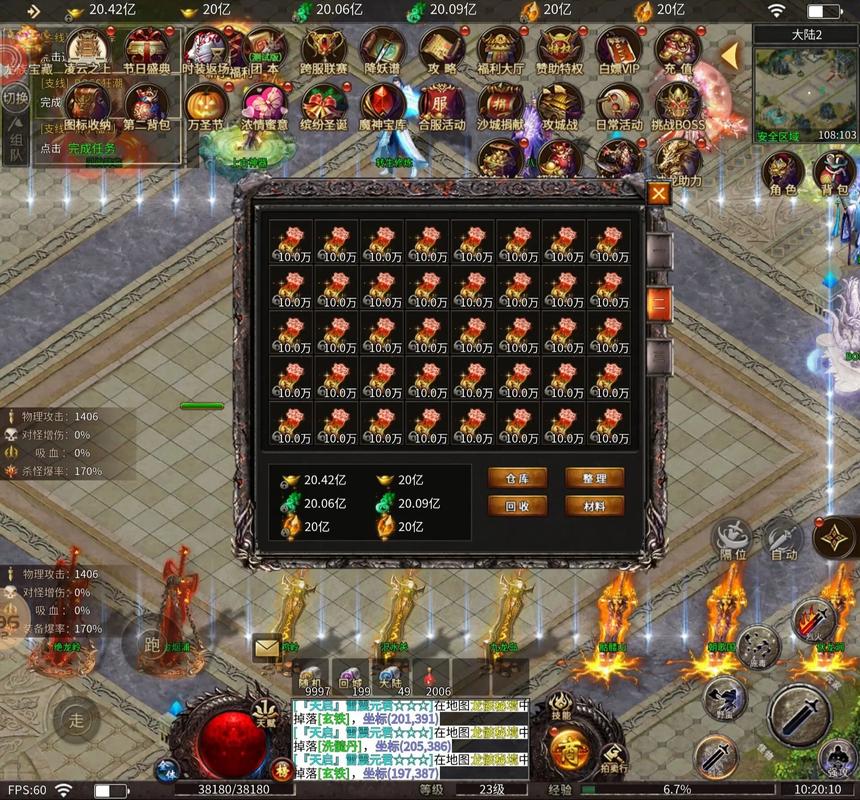Toggle the 自动 auto-battle button
Viewport: 860px width, 800px height.
[783, 540]
